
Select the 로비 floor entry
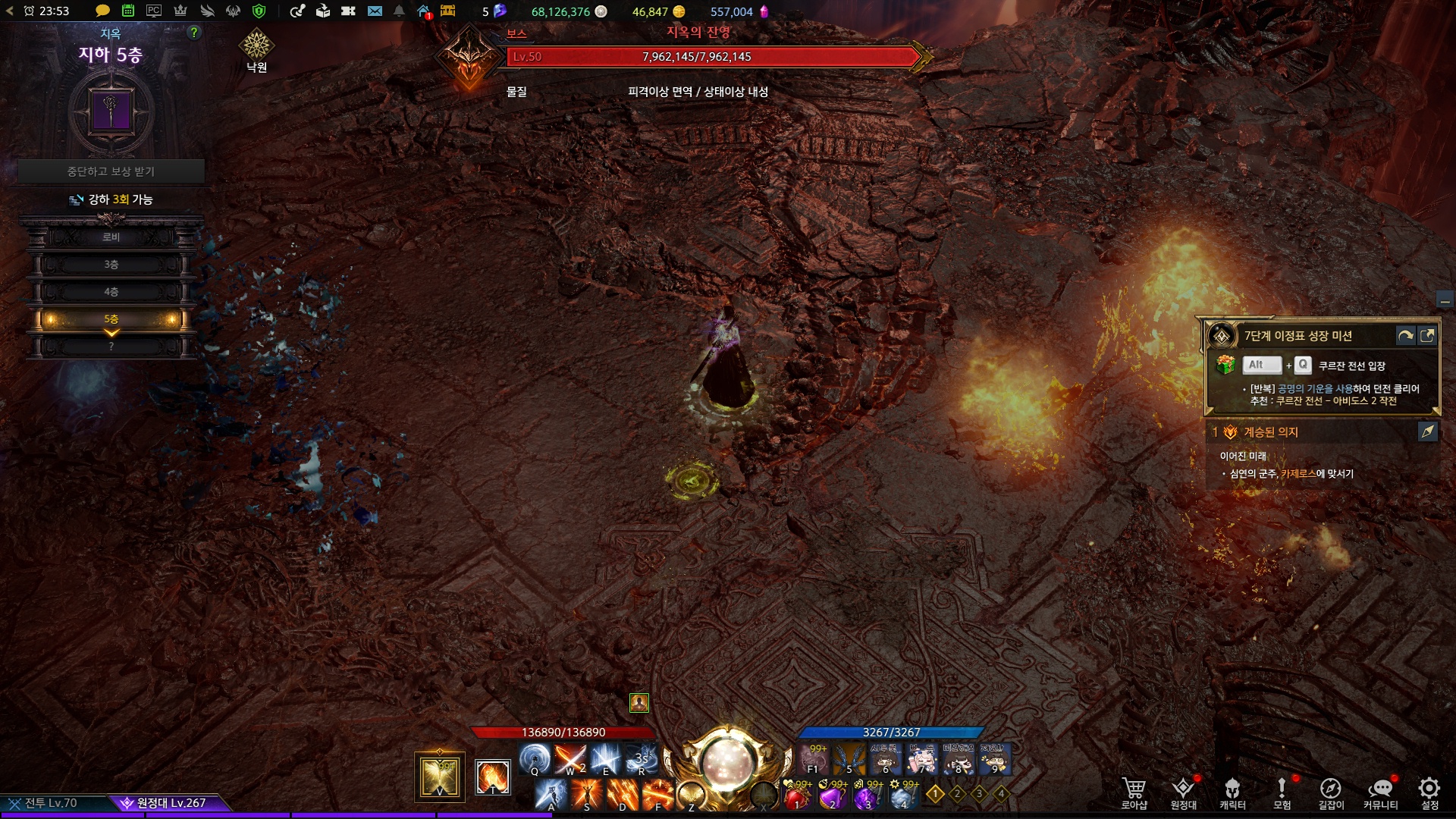[x=111, y=237]
